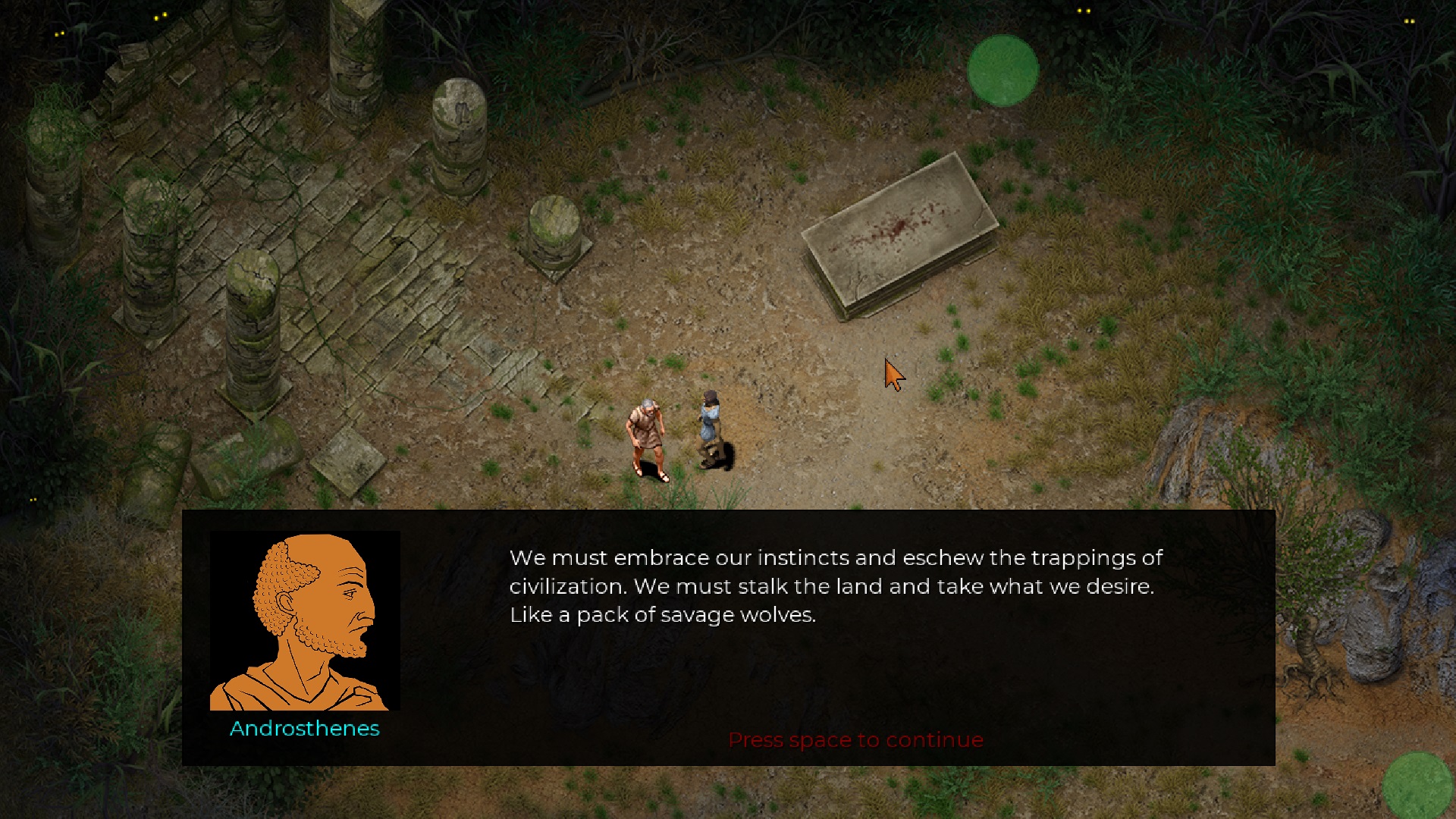Select the green circle marker top right

1003,70
